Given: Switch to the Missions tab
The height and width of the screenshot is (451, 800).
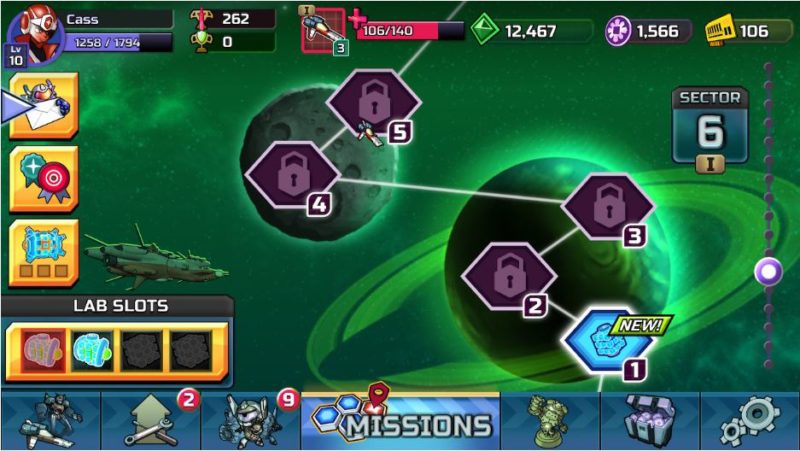Looking at the screenshot, I should [x=399, y=421].
